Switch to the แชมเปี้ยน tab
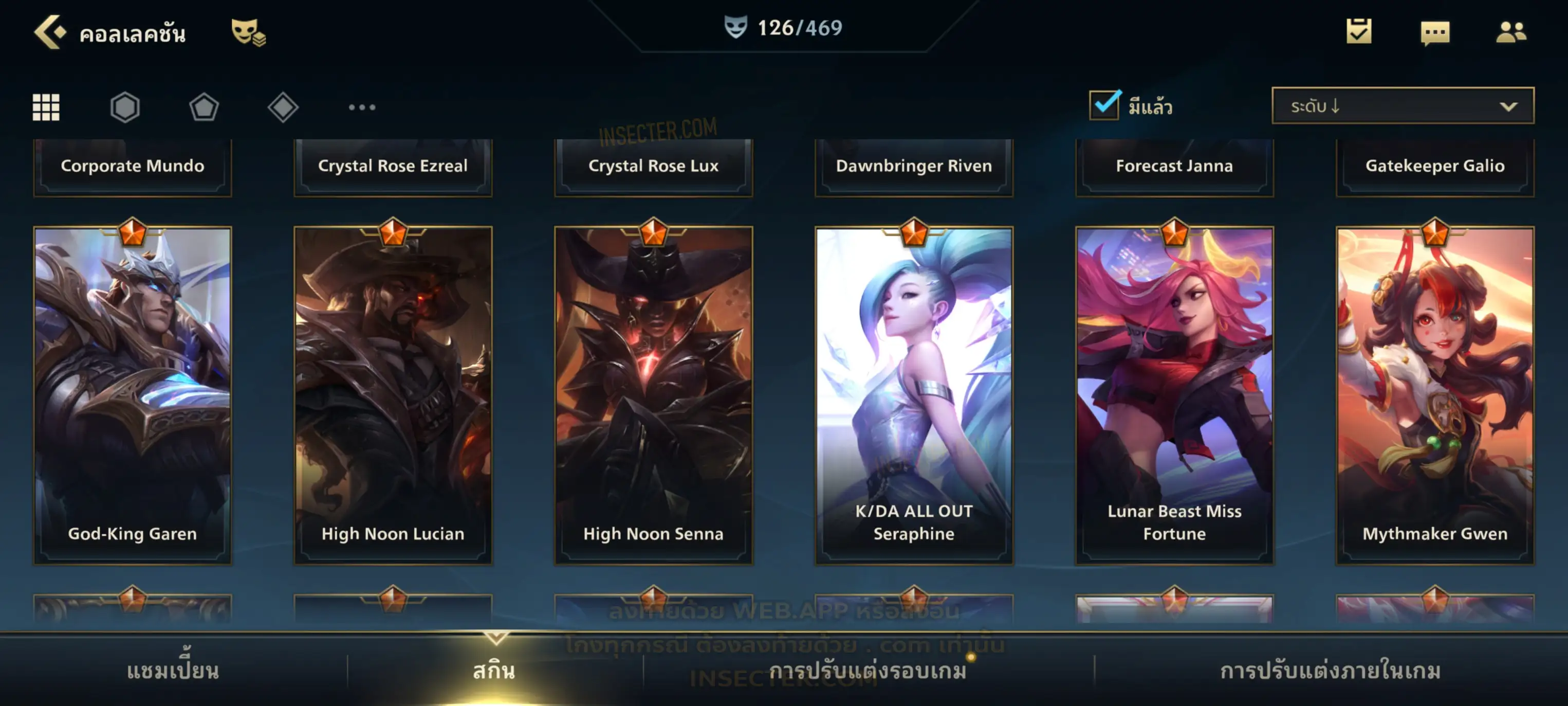 [x=173, y=671]
